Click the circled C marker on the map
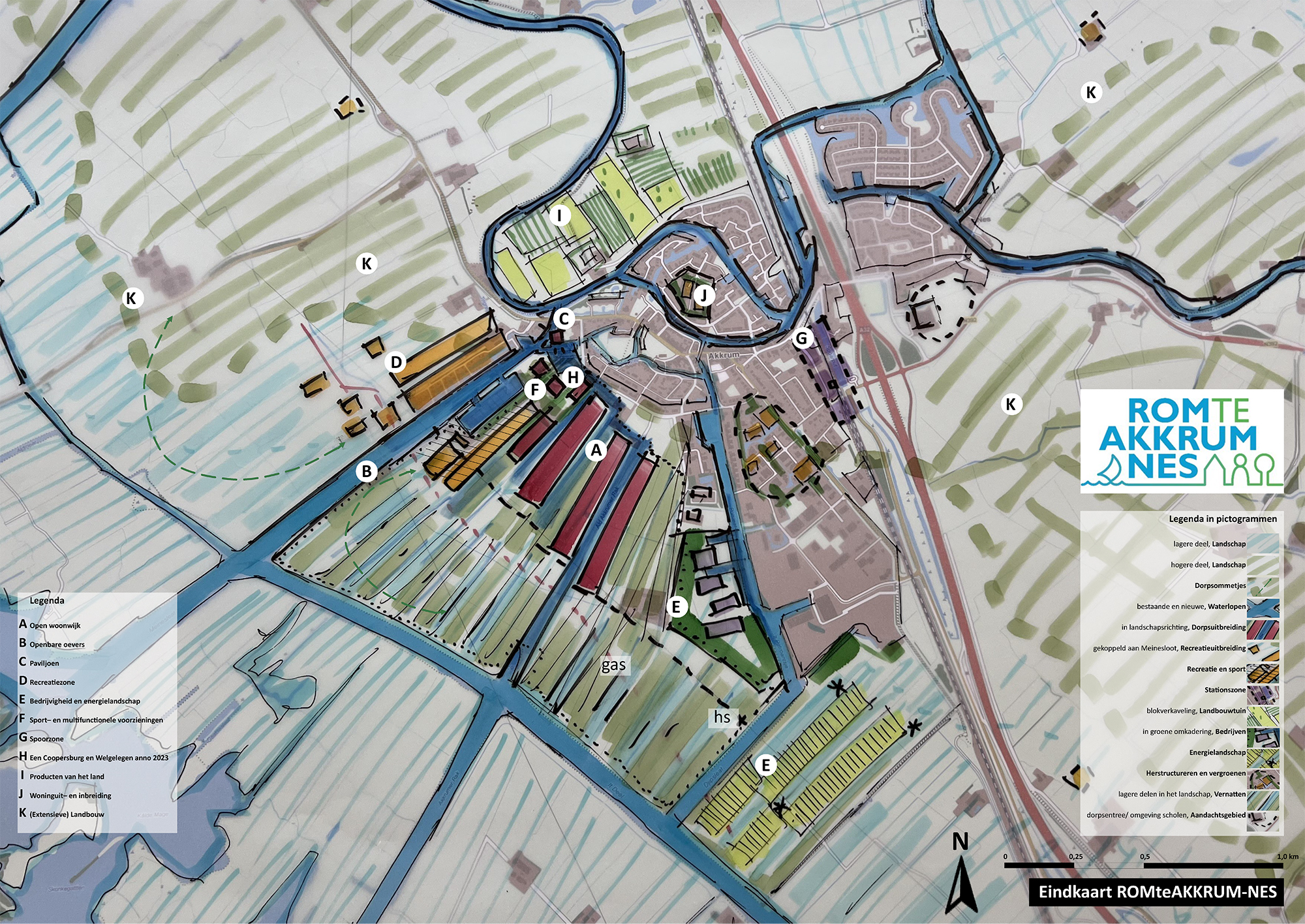 click(564, 319)
